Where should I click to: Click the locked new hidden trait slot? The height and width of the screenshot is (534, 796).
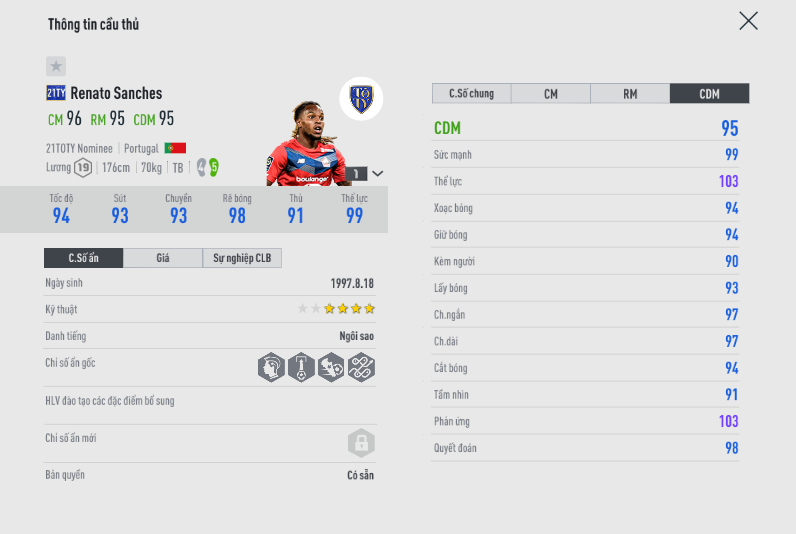click(x=360, y=442)
